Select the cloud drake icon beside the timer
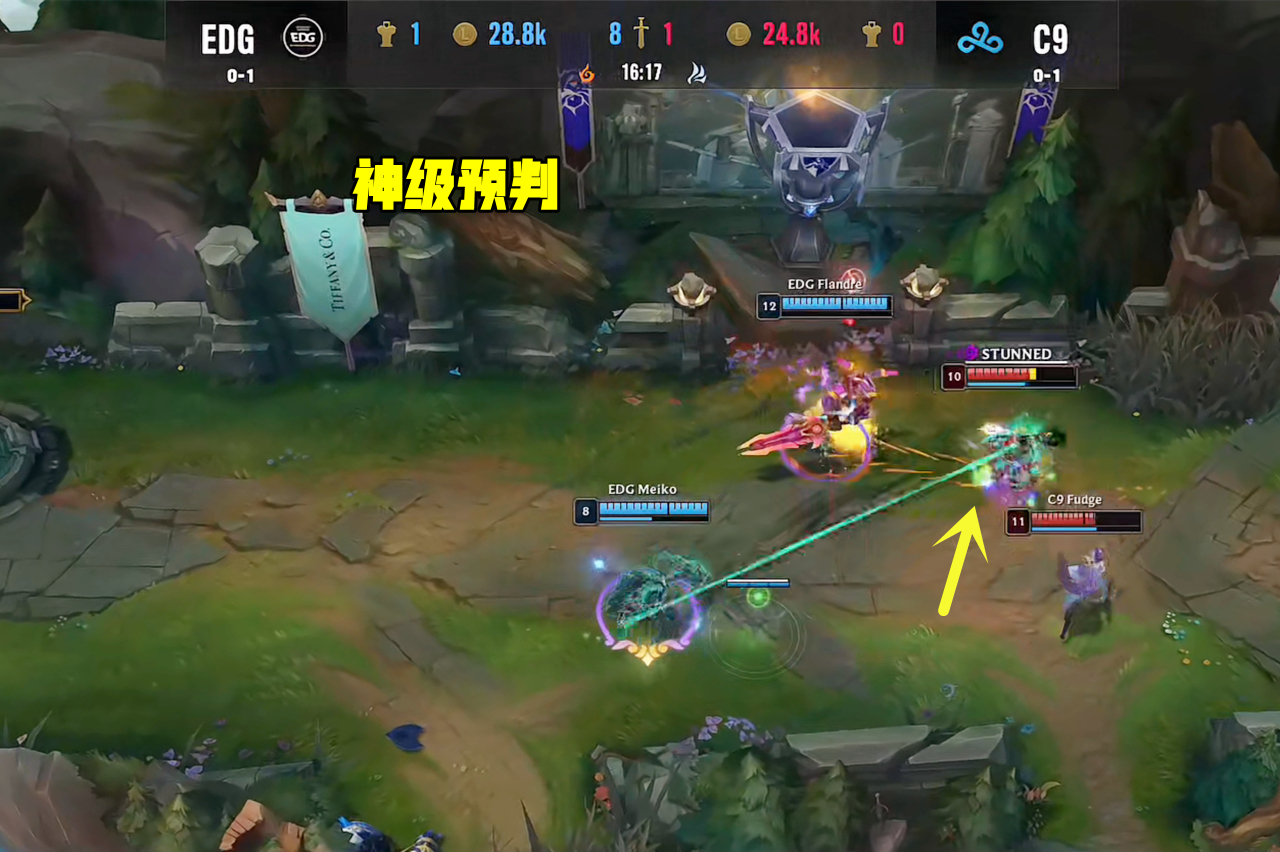 click(x=697, y=73)
